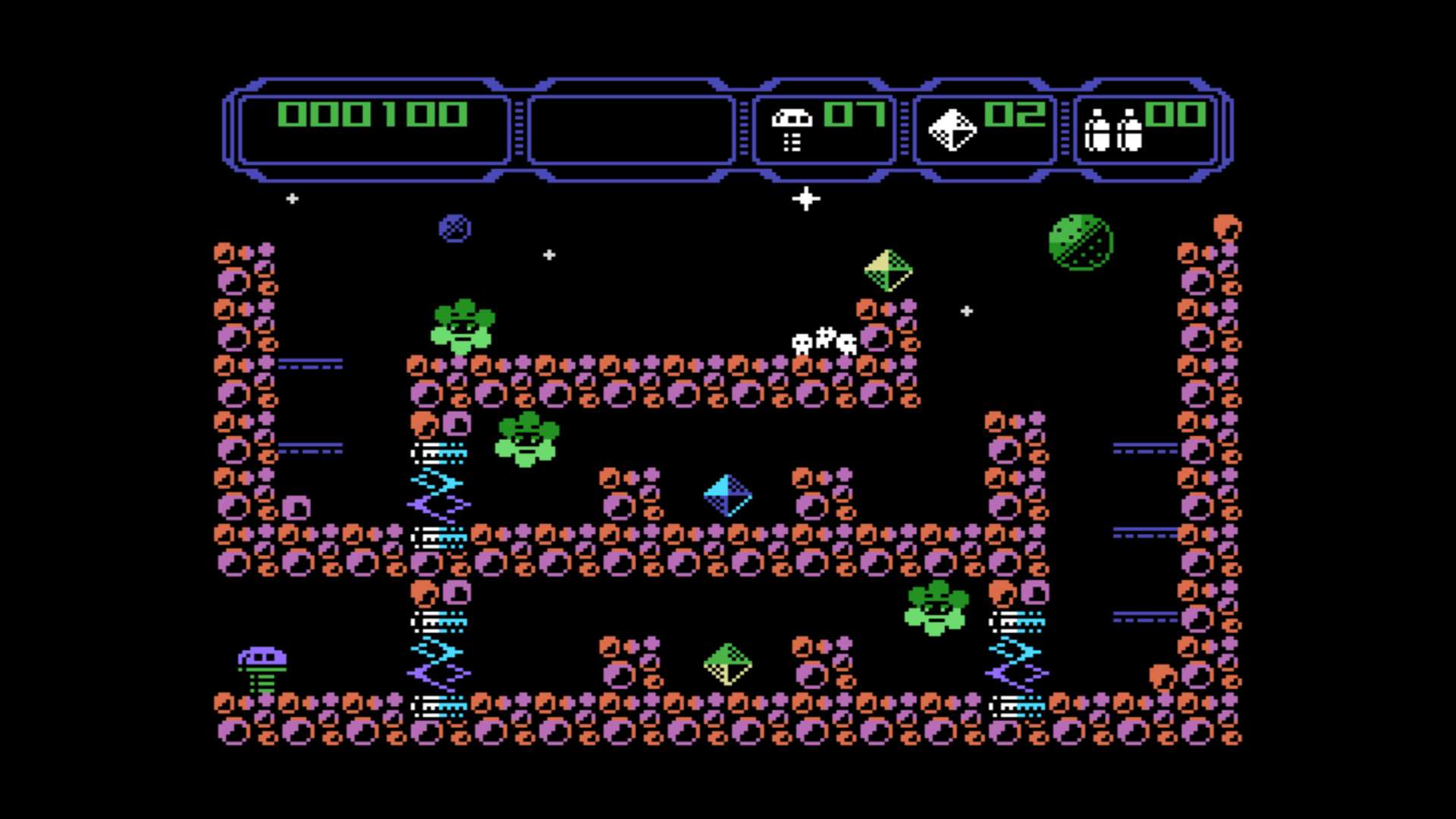
Task: Select the white diamond gem icon
Action: (952, 130)
